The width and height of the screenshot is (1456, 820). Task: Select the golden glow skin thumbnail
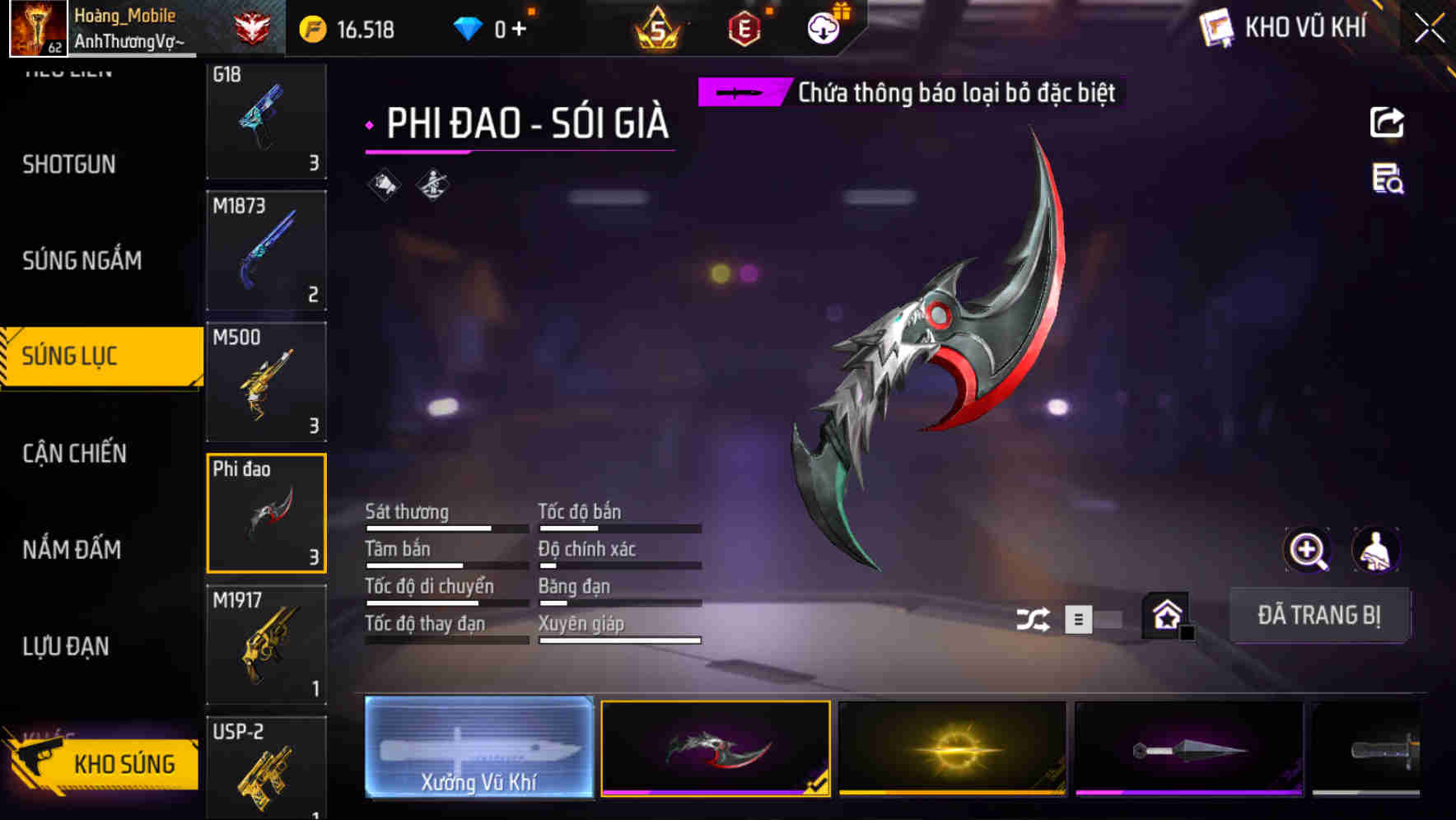(951, 748)
